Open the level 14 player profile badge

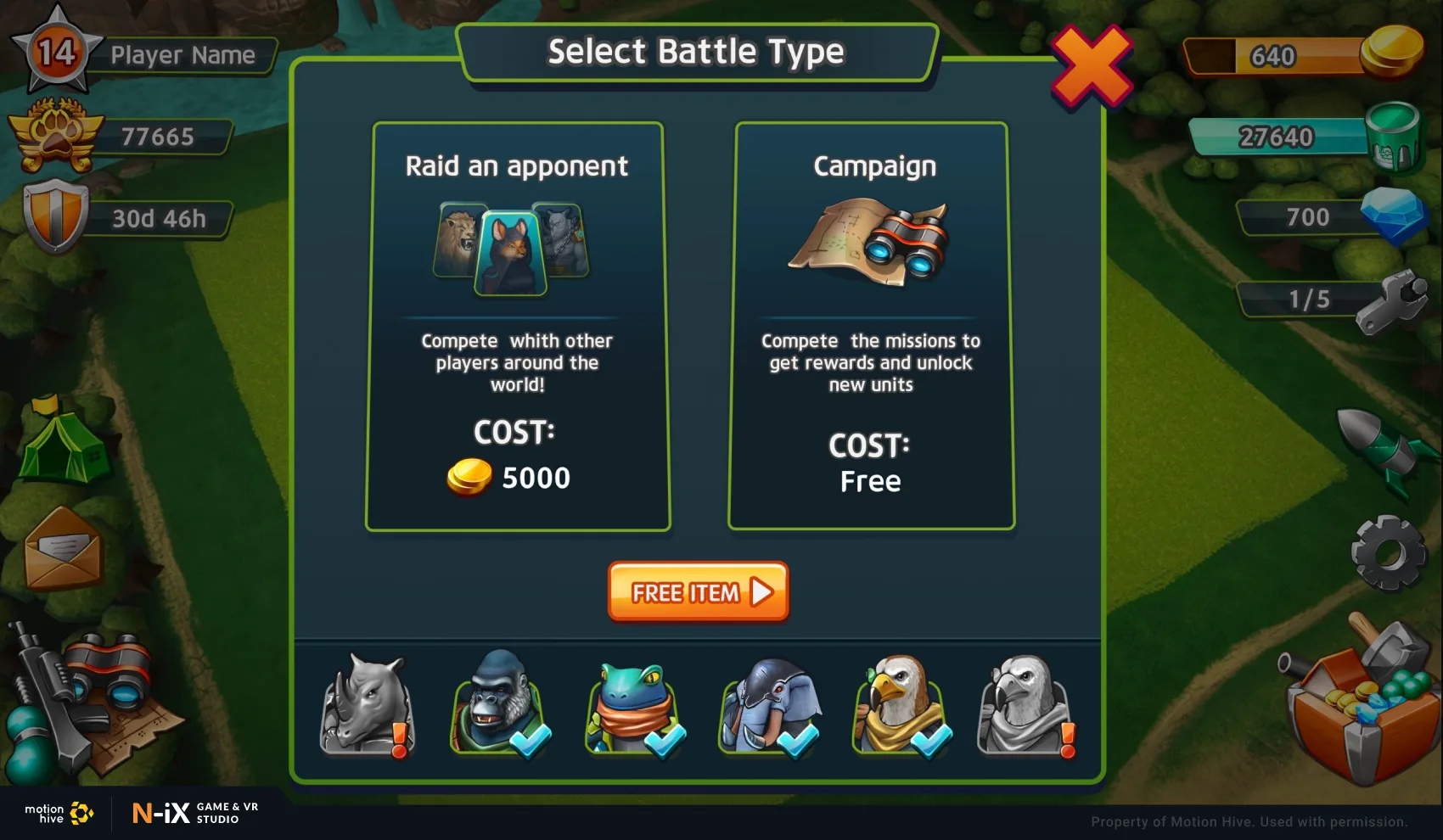(57, 51)
